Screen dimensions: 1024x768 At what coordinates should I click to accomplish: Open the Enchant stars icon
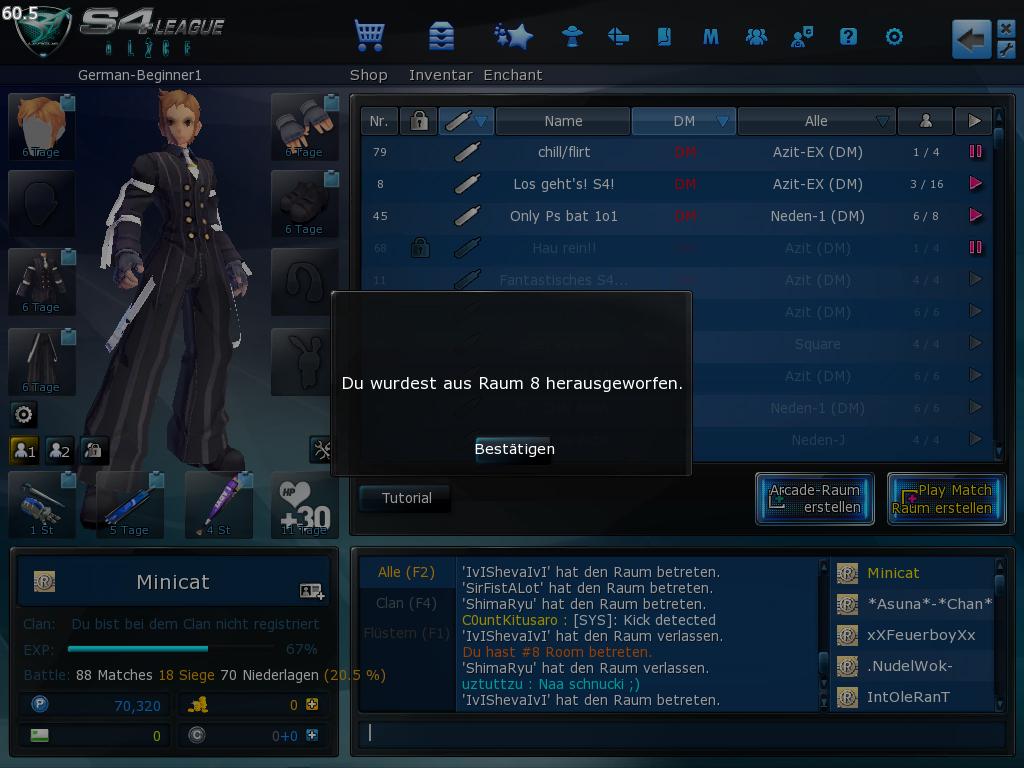(x=513, y=37)
